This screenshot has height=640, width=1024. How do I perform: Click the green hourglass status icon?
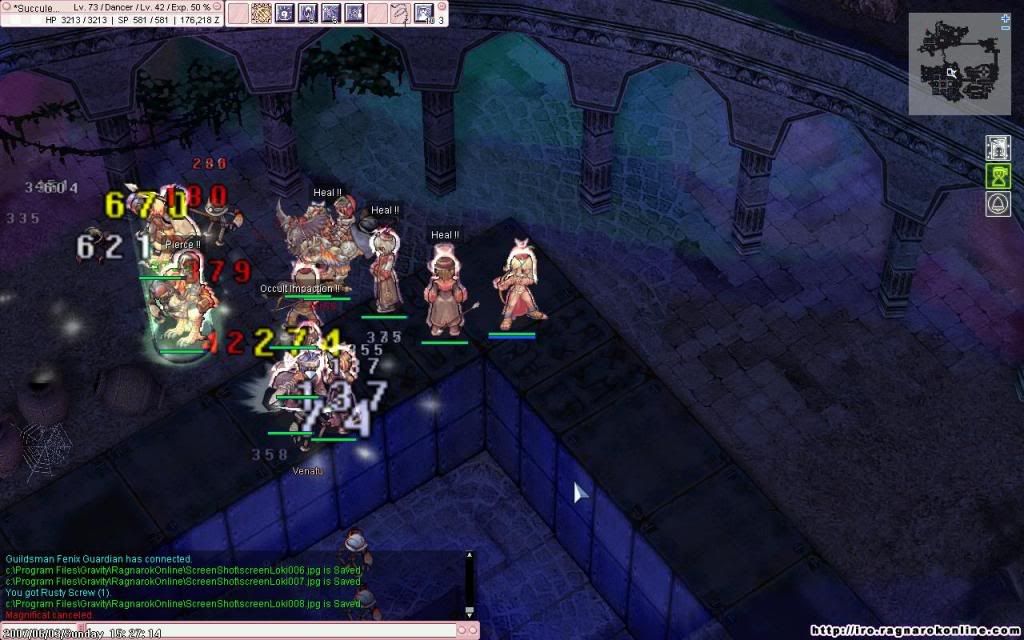coord(997,177)
